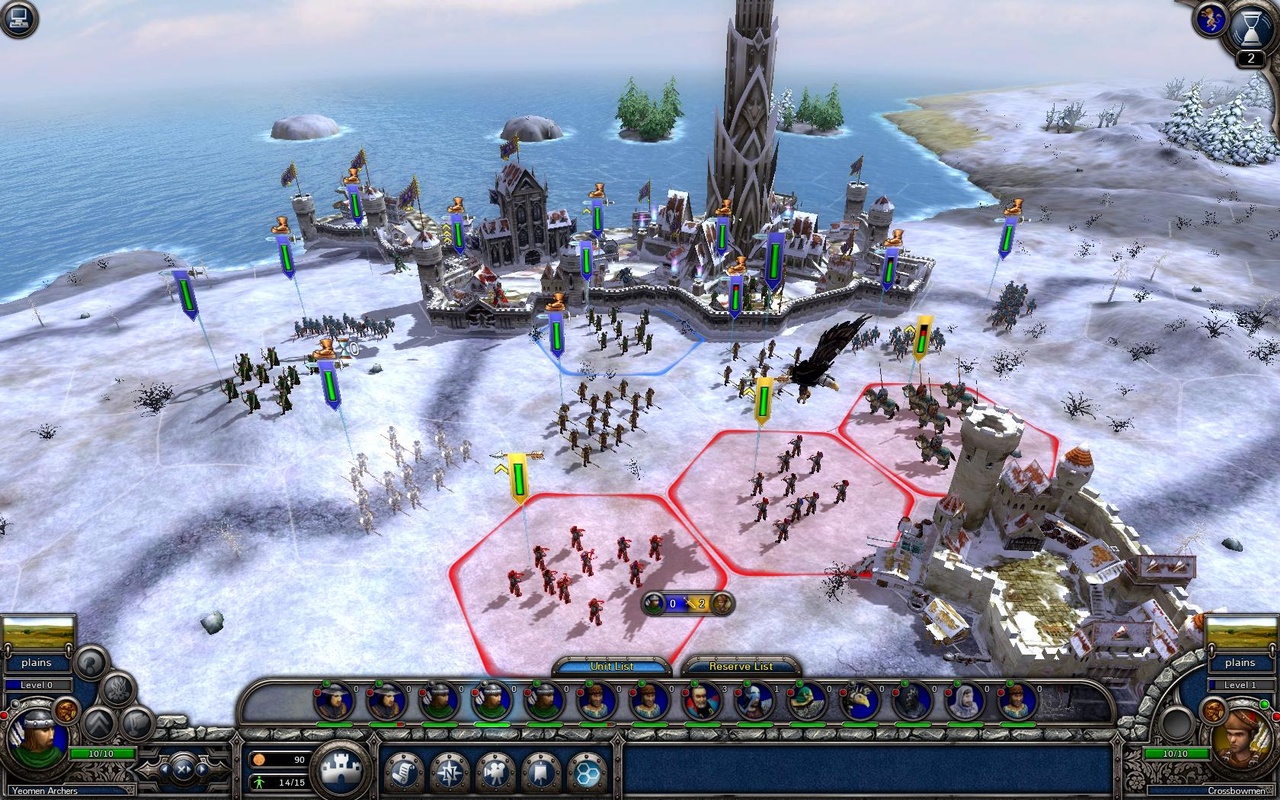Switch to the Reserve List tab
Viewport: 1280px width, 800px height.
coord(741,667)
